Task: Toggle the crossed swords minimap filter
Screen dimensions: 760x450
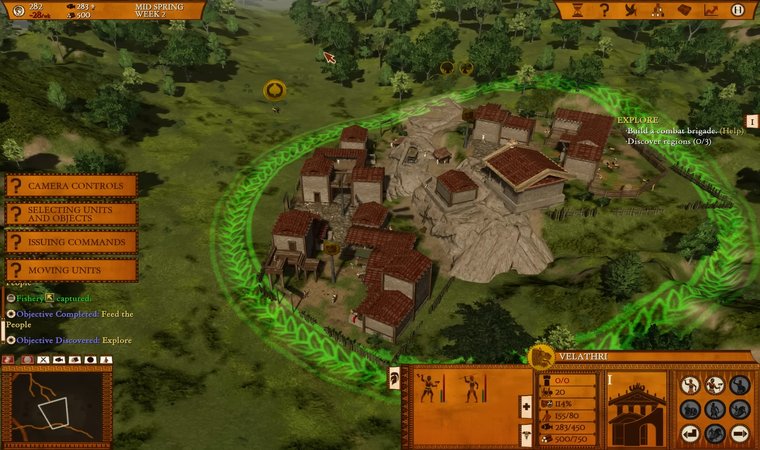Action: click(44, 359)
